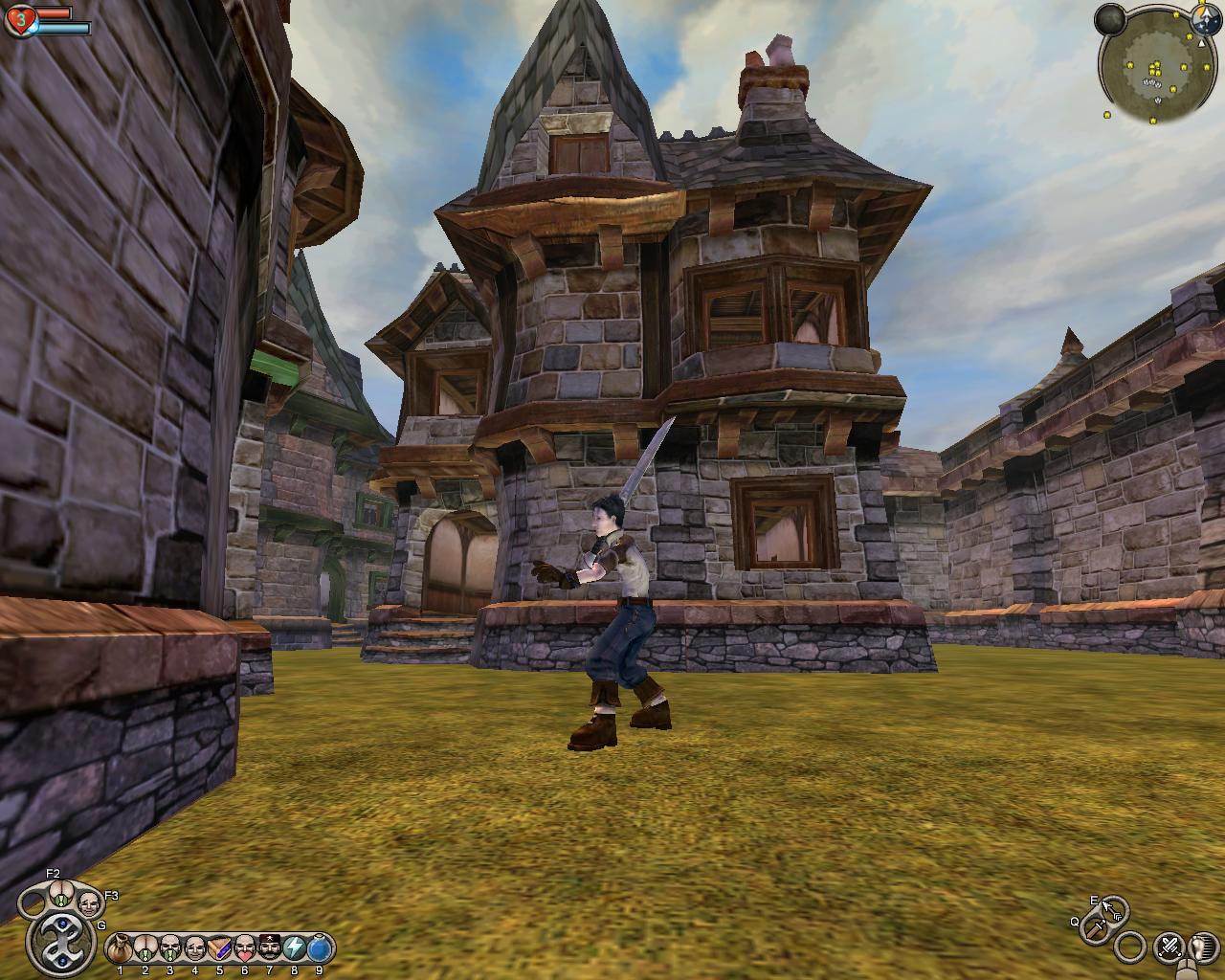This screenshot has width=1225, height=980.
Task: Use the heart flirt expression
Action: click(x=244, y=948)
